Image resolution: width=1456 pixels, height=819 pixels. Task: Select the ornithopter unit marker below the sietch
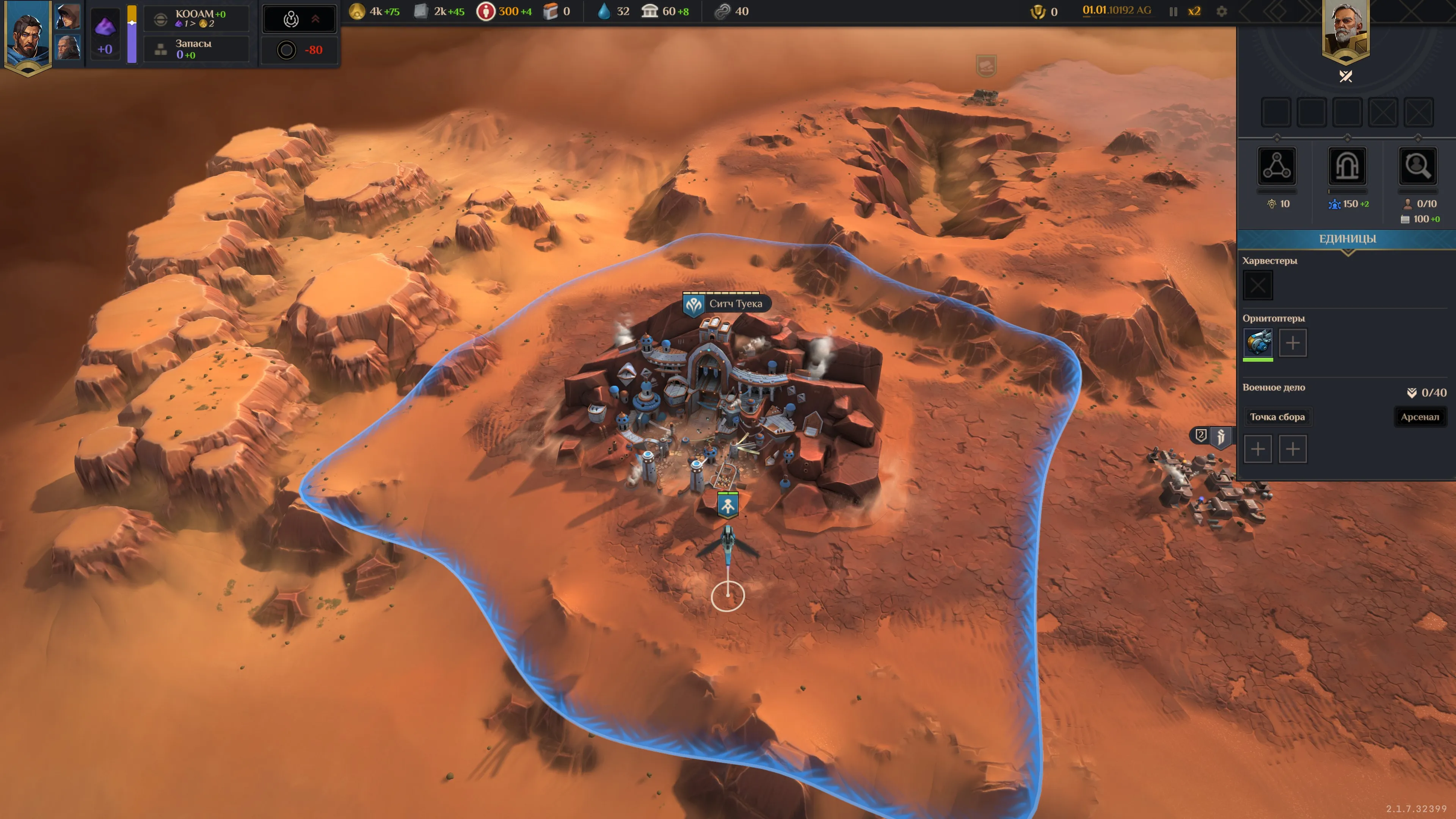coord(728,505)
